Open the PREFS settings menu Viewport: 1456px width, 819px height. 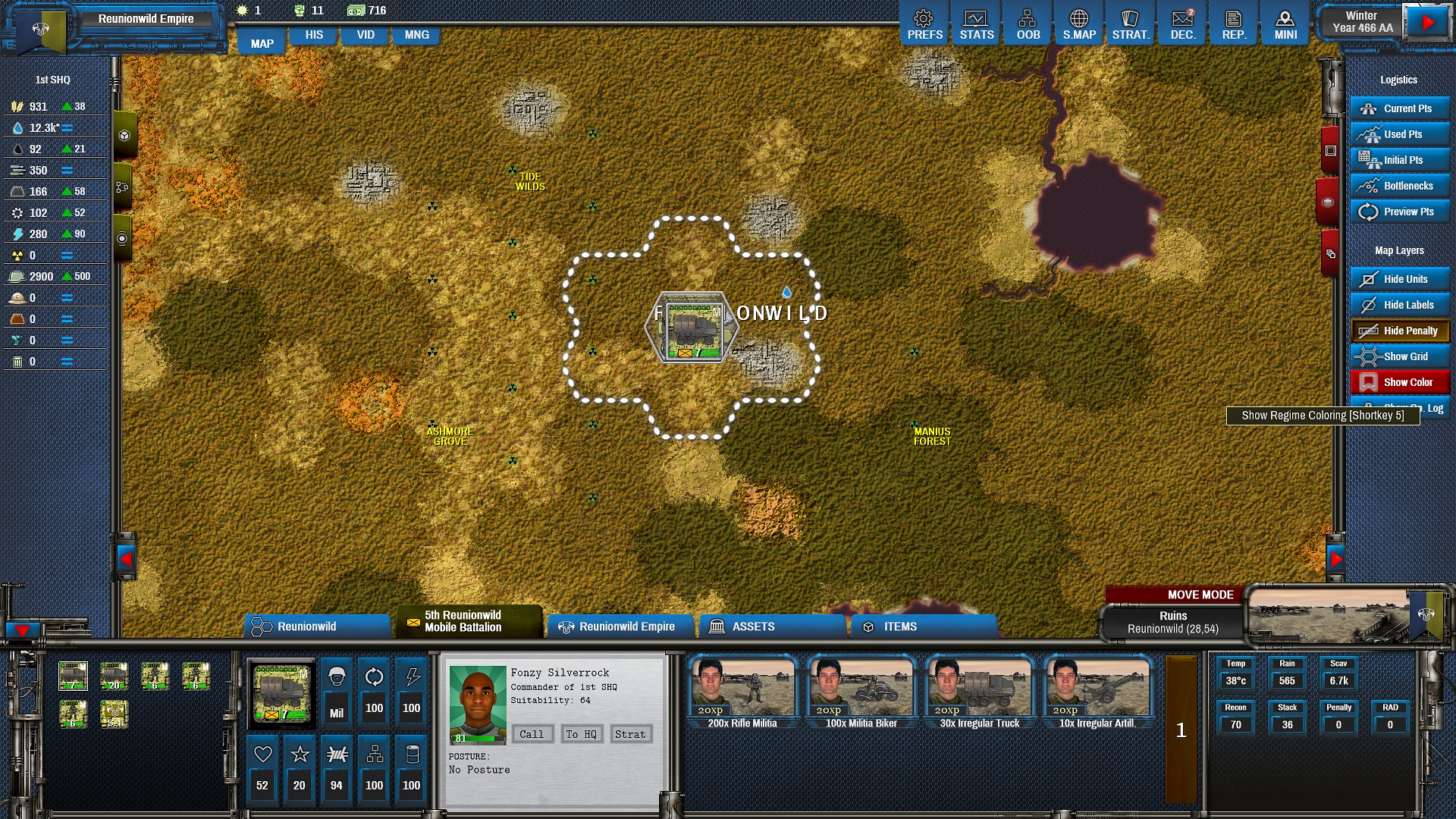point(924,25)
